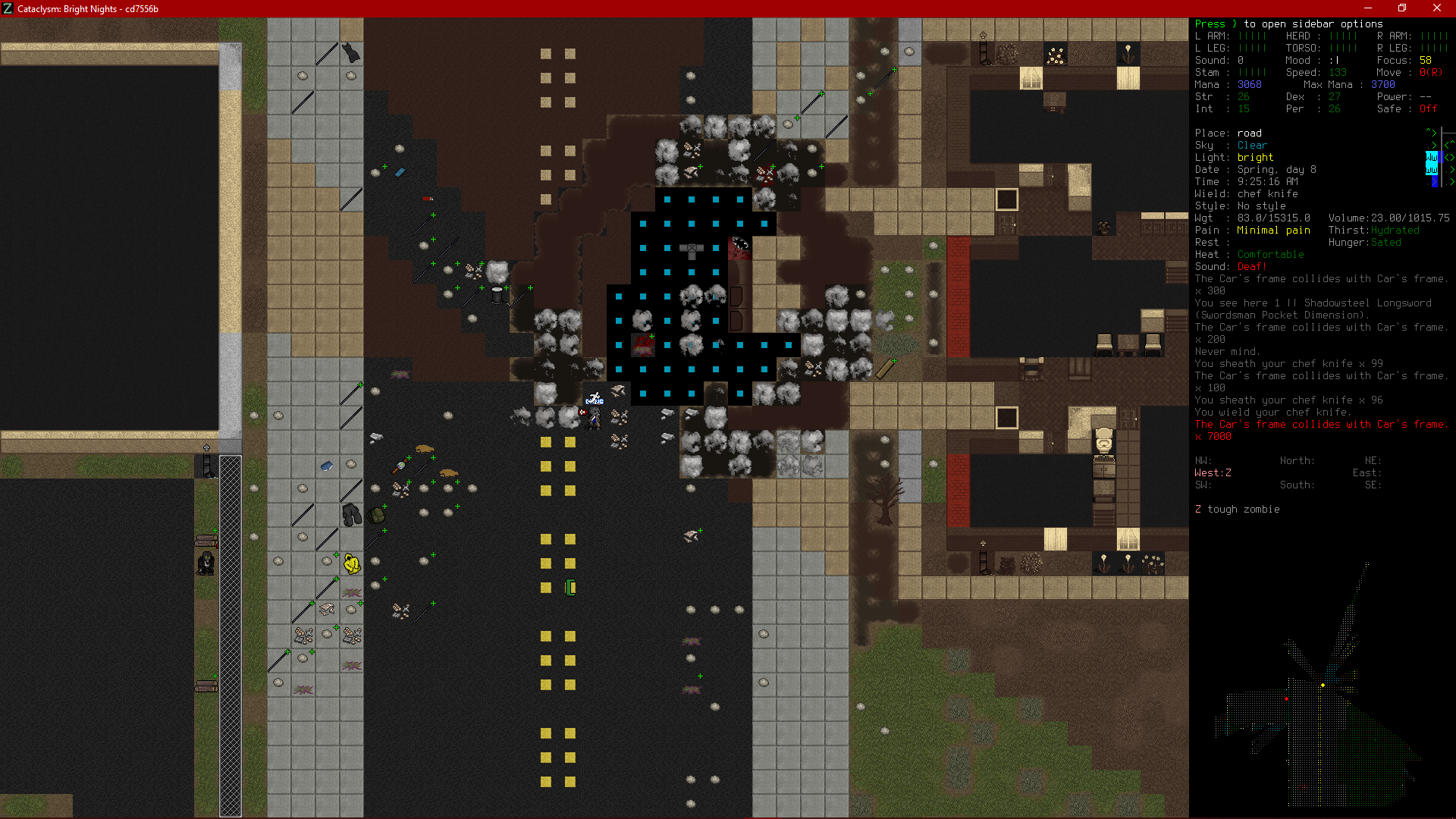This screenshot has width=1456, height=819.
Task: Click the Deaf sound status indicator
Action: [x=1251, y=266]
